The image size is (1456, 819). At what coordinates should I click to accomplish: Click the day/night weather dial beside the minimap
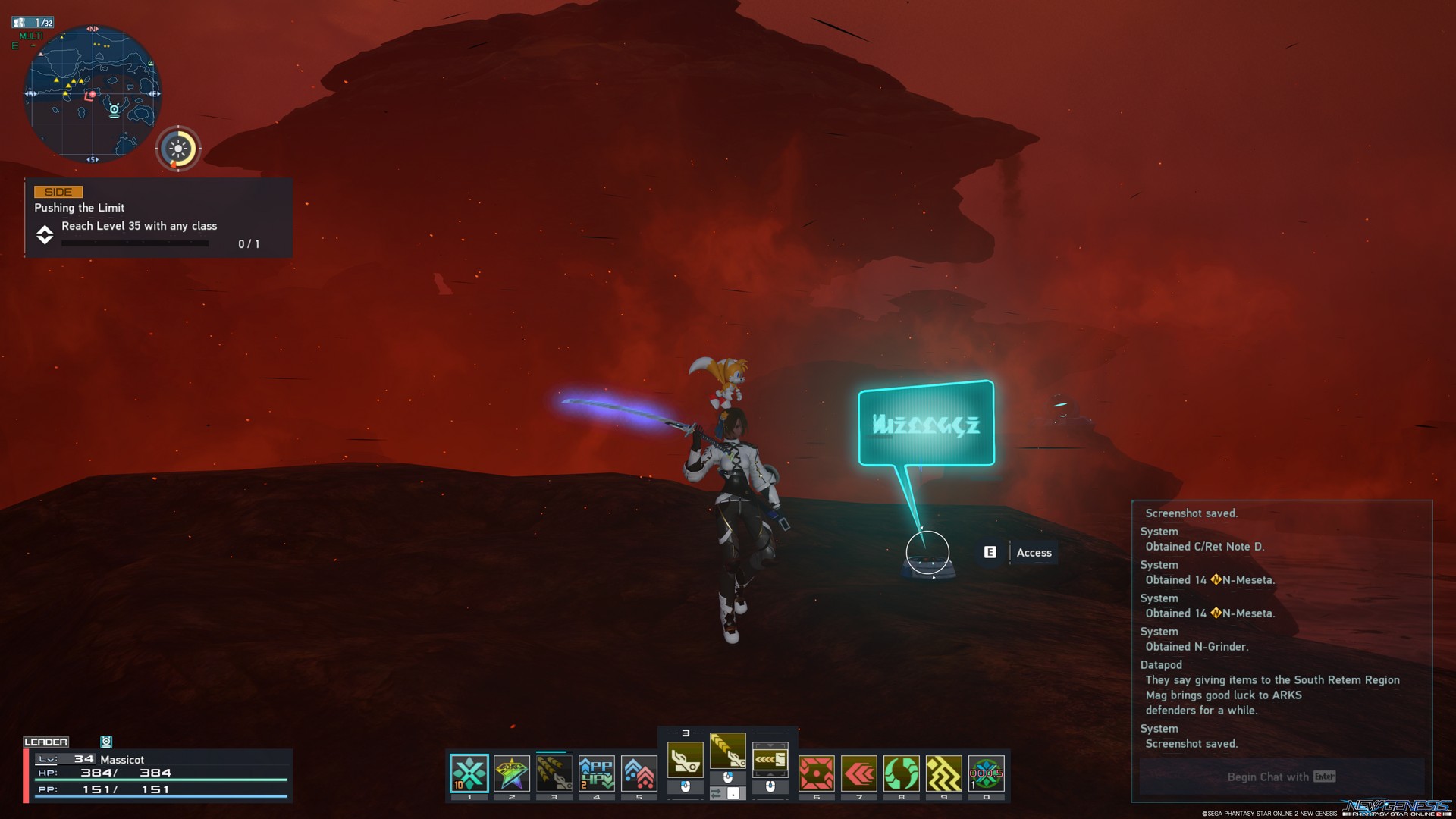[177, 149]
